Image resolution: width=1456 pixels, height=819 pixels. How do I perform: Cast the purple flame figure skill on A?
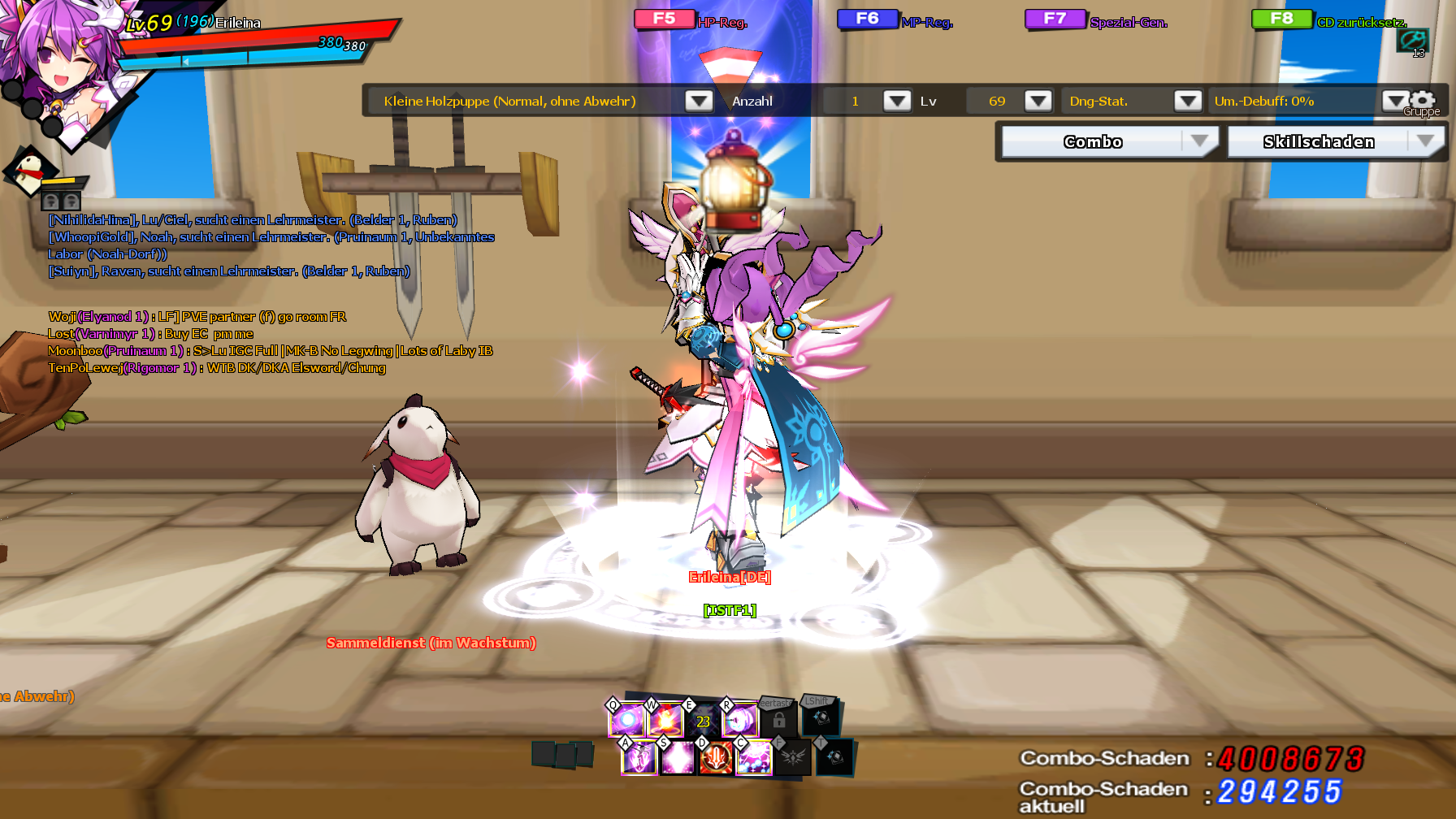(639, 758)
